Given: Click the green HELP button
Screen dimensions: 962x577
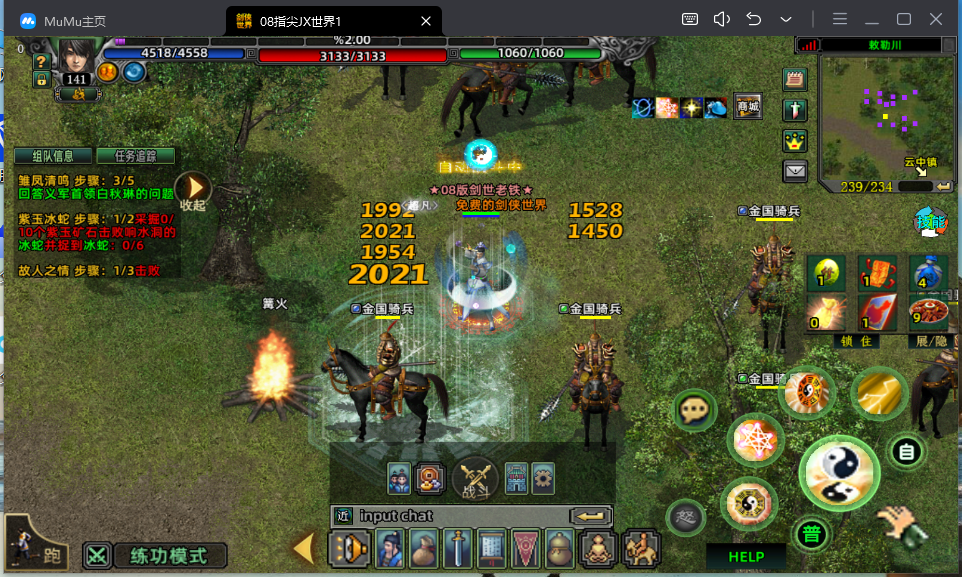Looking at the screenshot, I should pos(746,557).
